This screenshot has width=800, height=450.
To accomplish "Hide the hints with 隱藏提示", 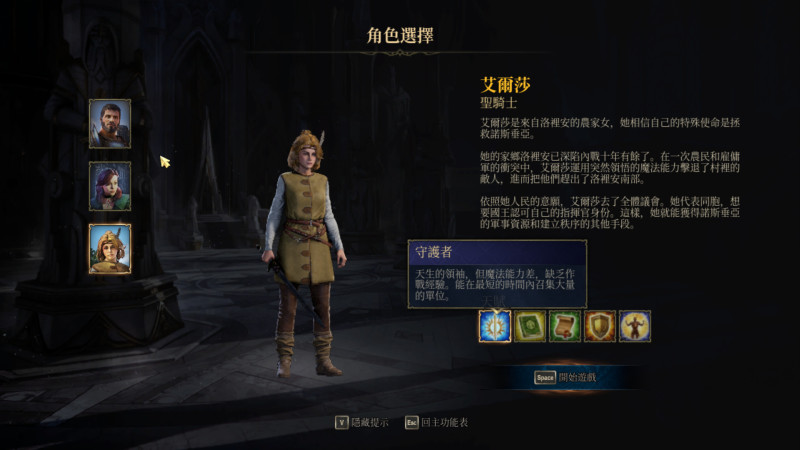I will tap(362, 422).
